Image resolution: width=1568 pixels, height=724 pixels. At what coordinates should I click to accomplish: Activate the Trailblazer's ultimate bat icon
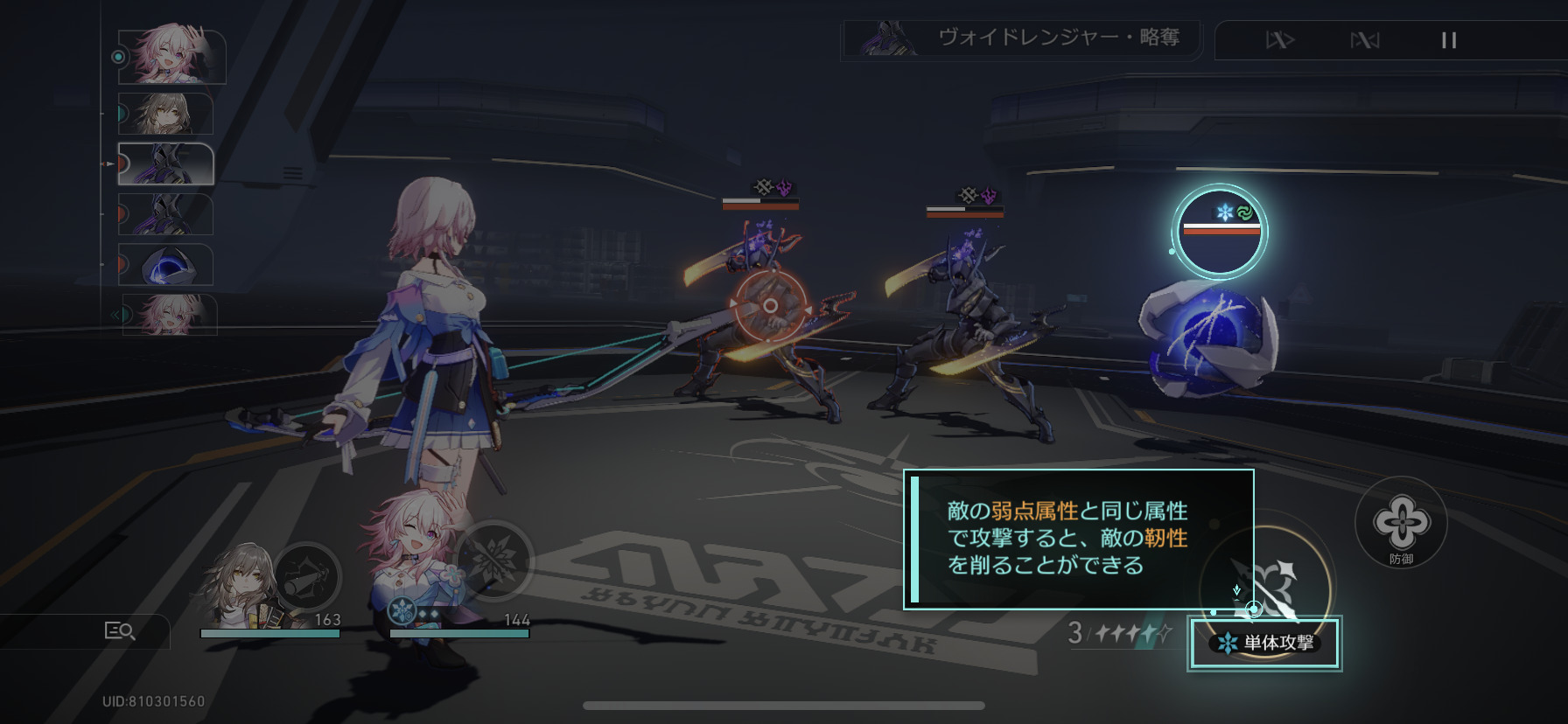point(307,576)
